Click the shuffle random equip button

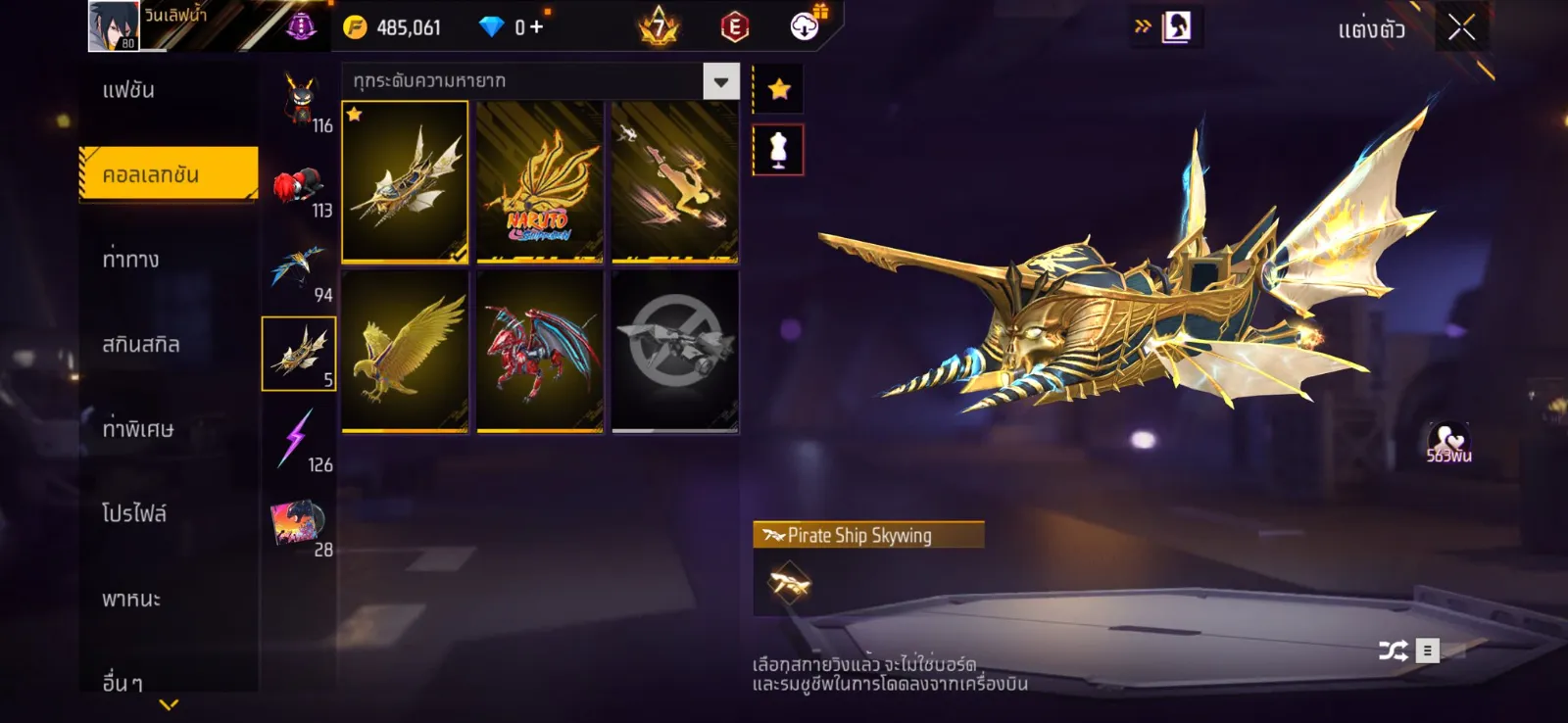1393,651
